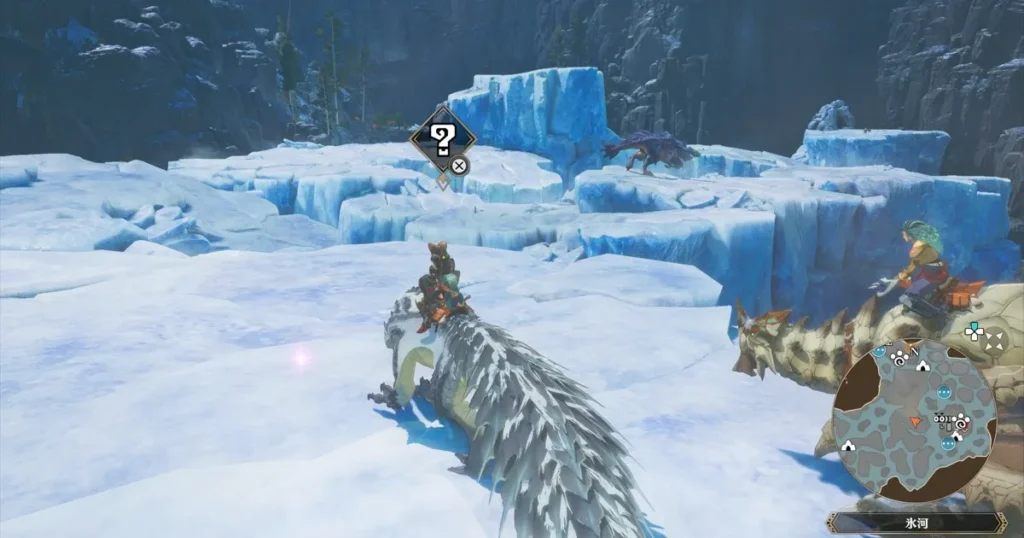Image resolution: width=1024 pixels, height=538 pixels.
Task: Select the question mark diamond marker
Action: (443, 141)
